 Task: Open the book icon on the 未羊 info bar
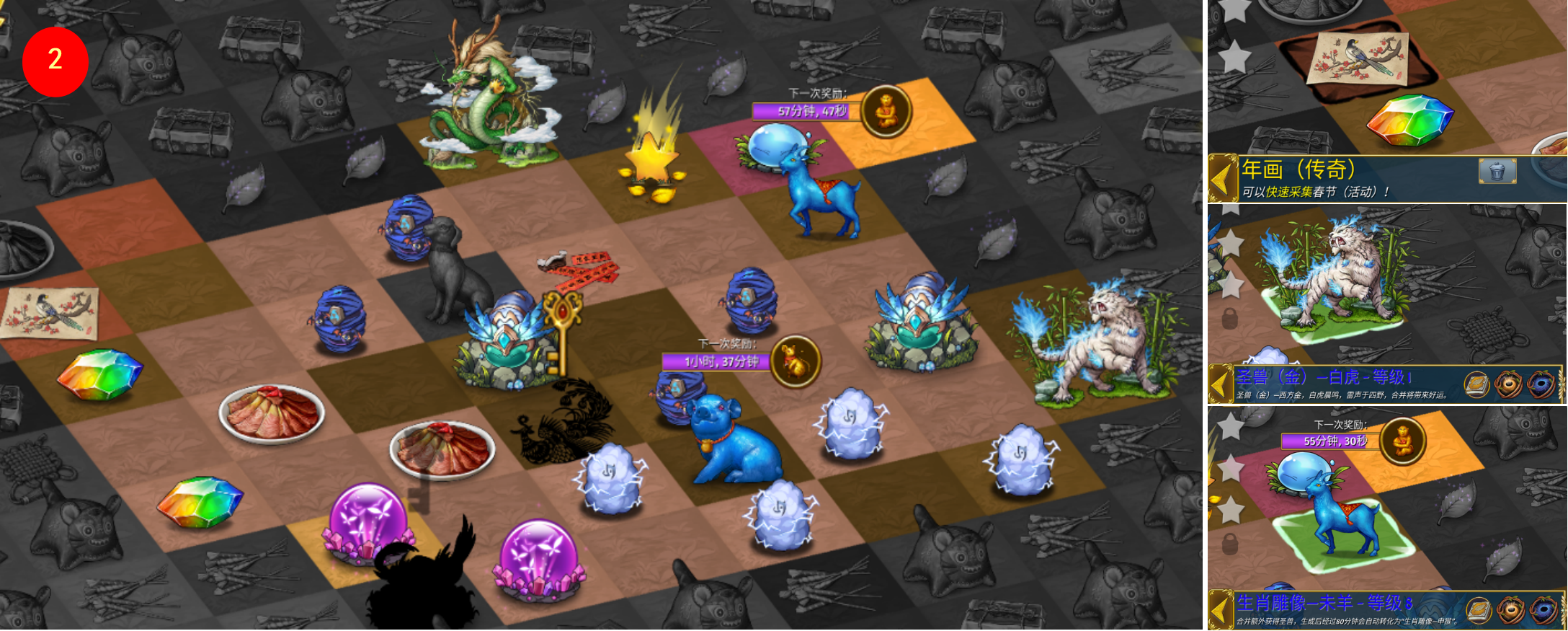click(x=1479, y=610)
